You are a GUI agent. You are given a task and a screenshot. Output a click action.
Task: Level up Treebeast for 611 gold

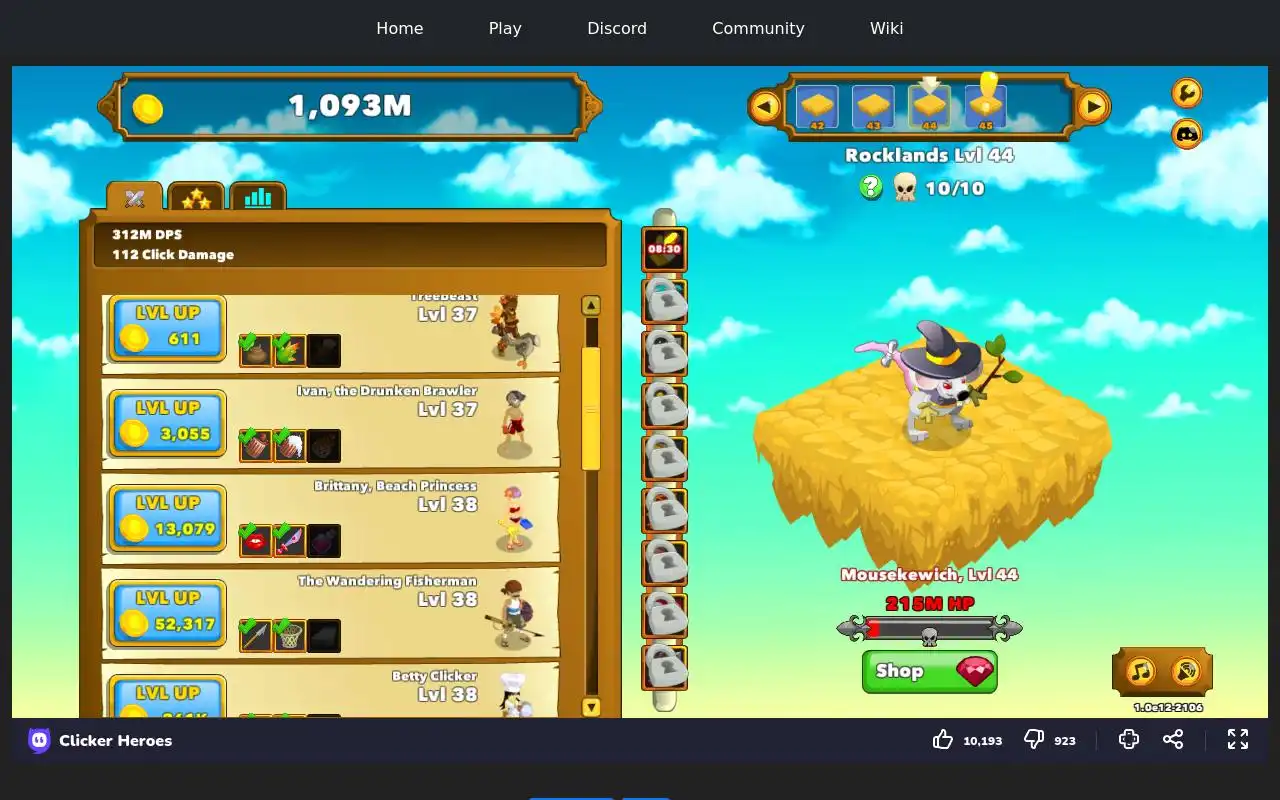(x=167, y=328)
